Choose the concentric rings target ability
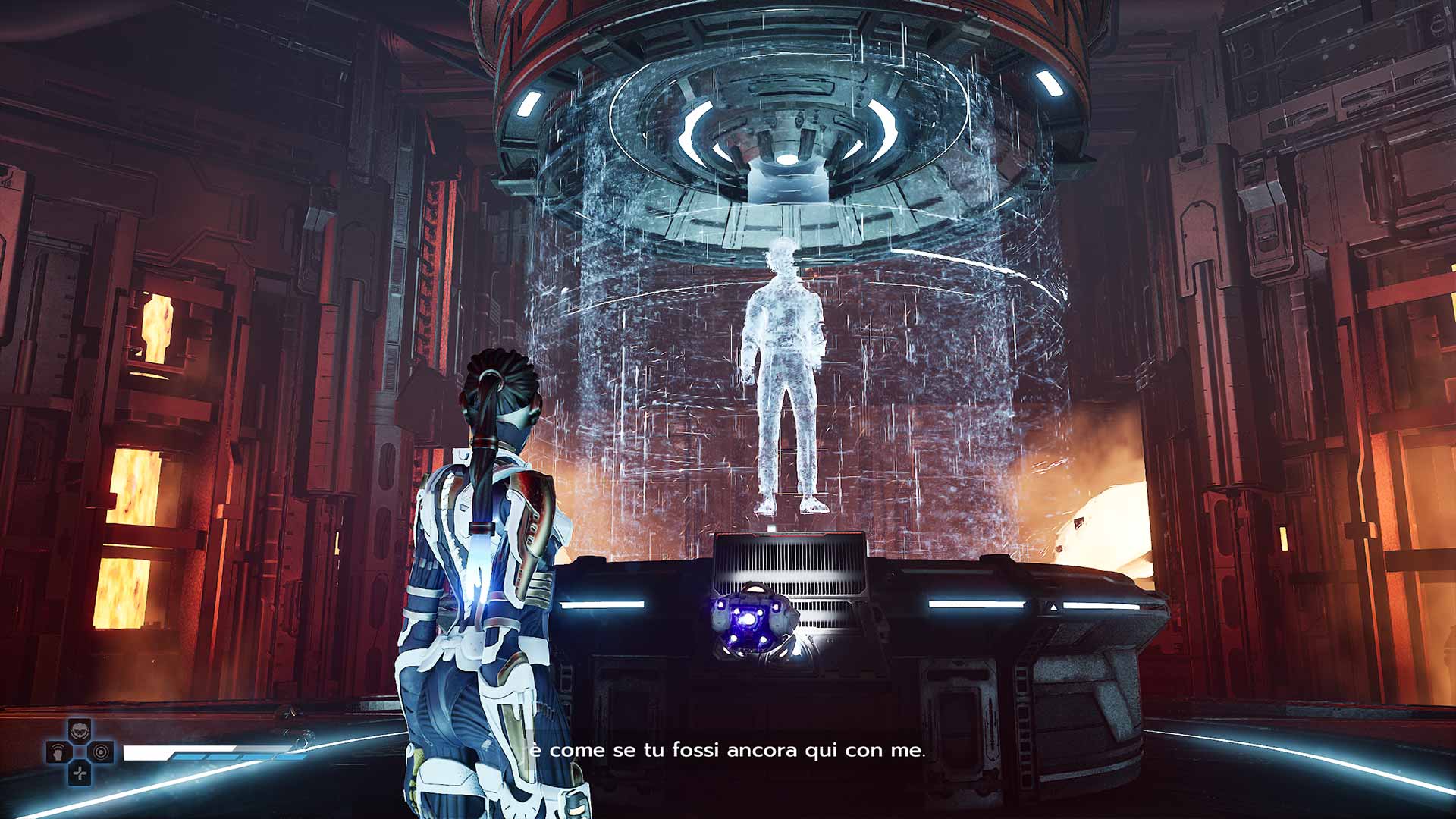The height and width of the screenshot is (819, 1456). coord(102,752)
